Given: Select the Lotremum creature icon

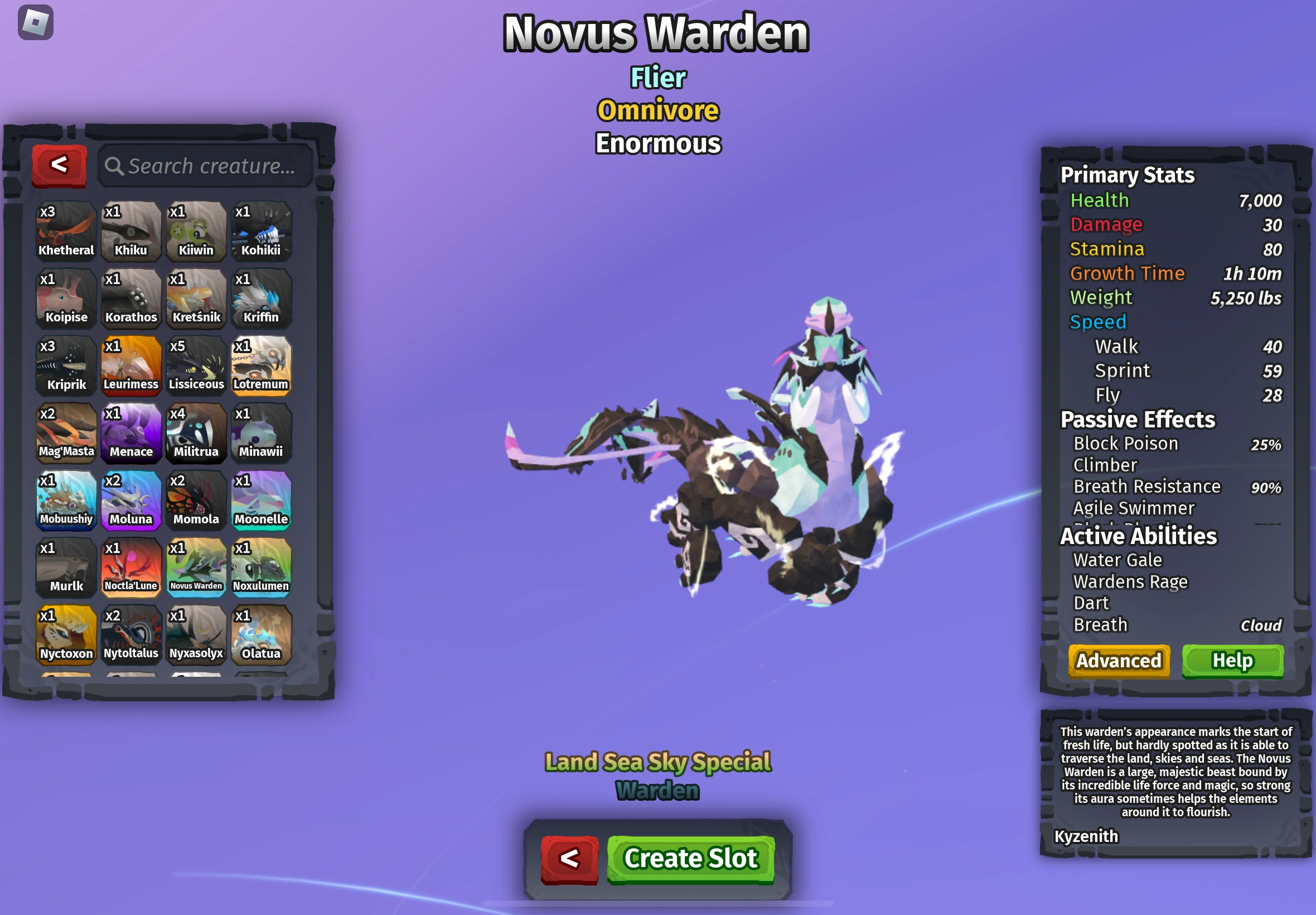Looking at the screenshot, I should (262, 365).
